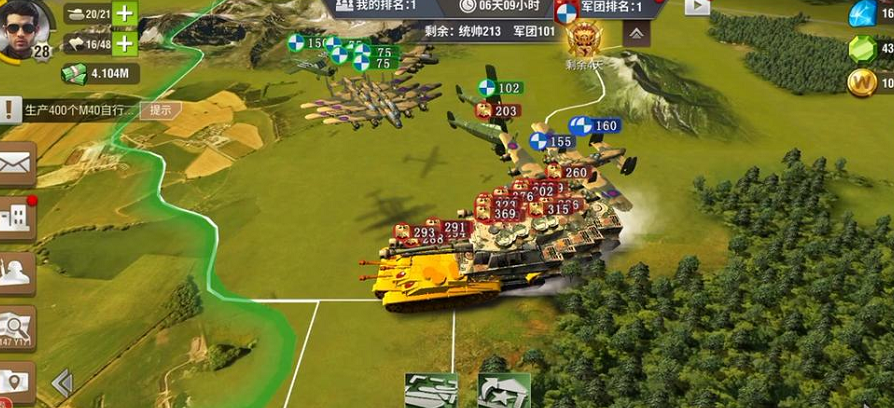Tap the 提示 hint button

click(x=160, y=110)
